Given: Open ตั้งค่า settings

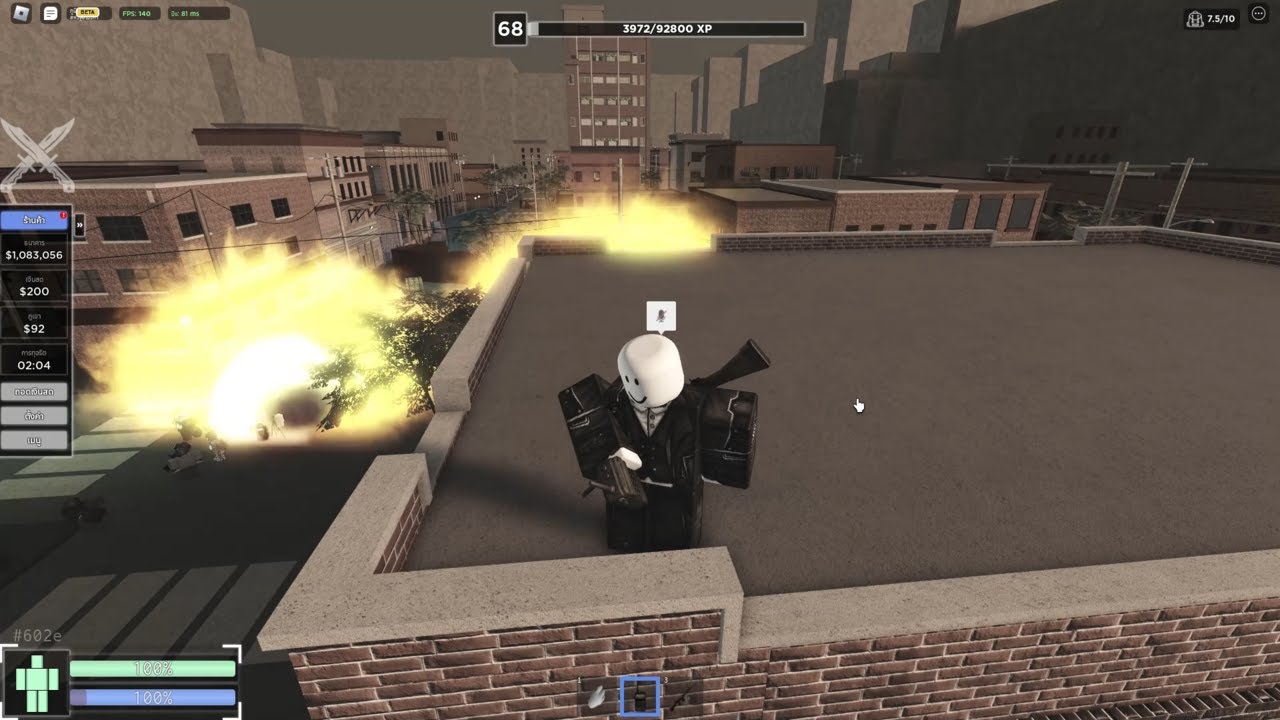Looking at the screenshot, I should tap(34, 415).
